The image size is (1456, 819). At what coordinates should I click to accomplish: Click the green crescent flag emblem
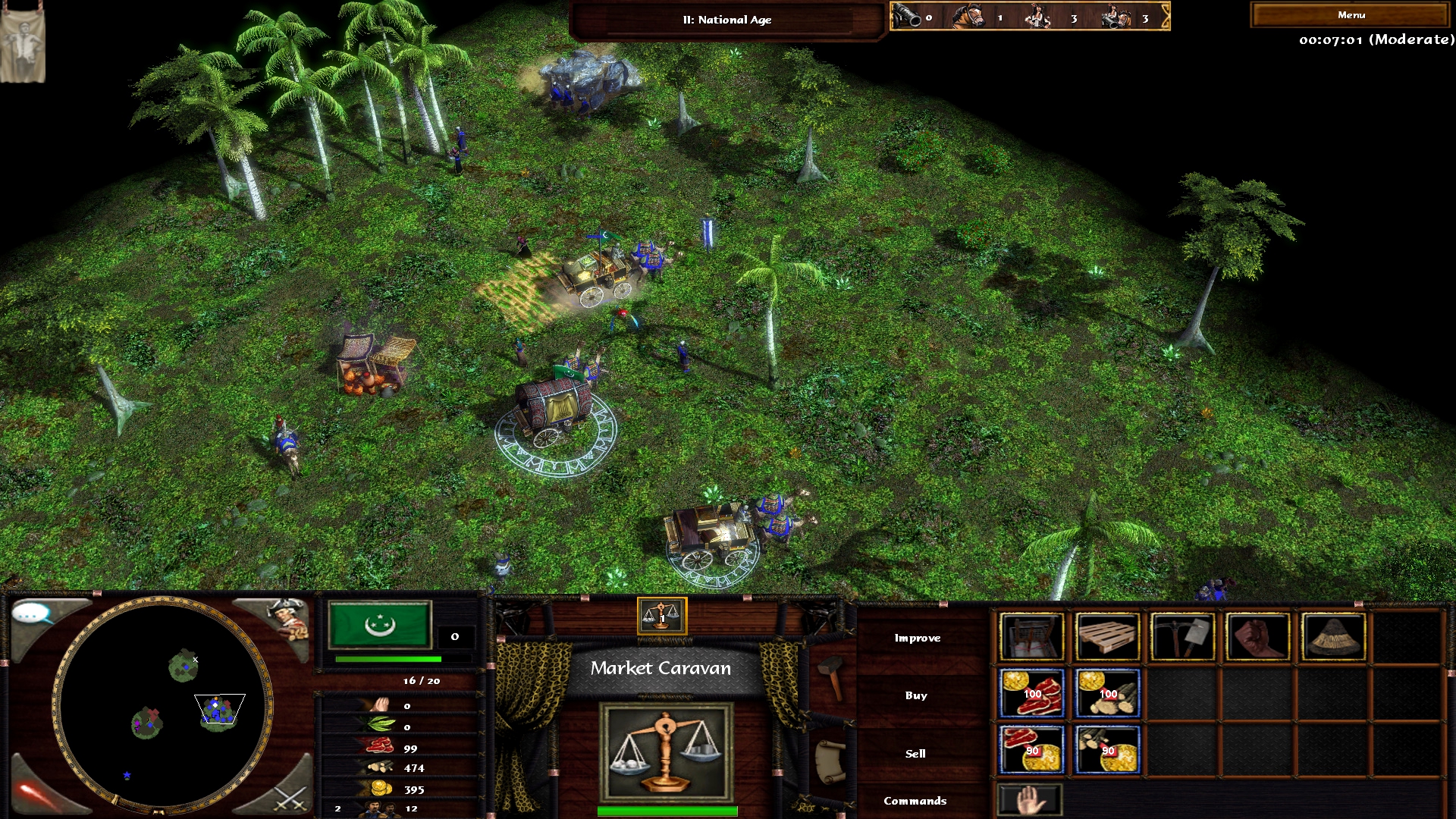(x=380, y=624)
